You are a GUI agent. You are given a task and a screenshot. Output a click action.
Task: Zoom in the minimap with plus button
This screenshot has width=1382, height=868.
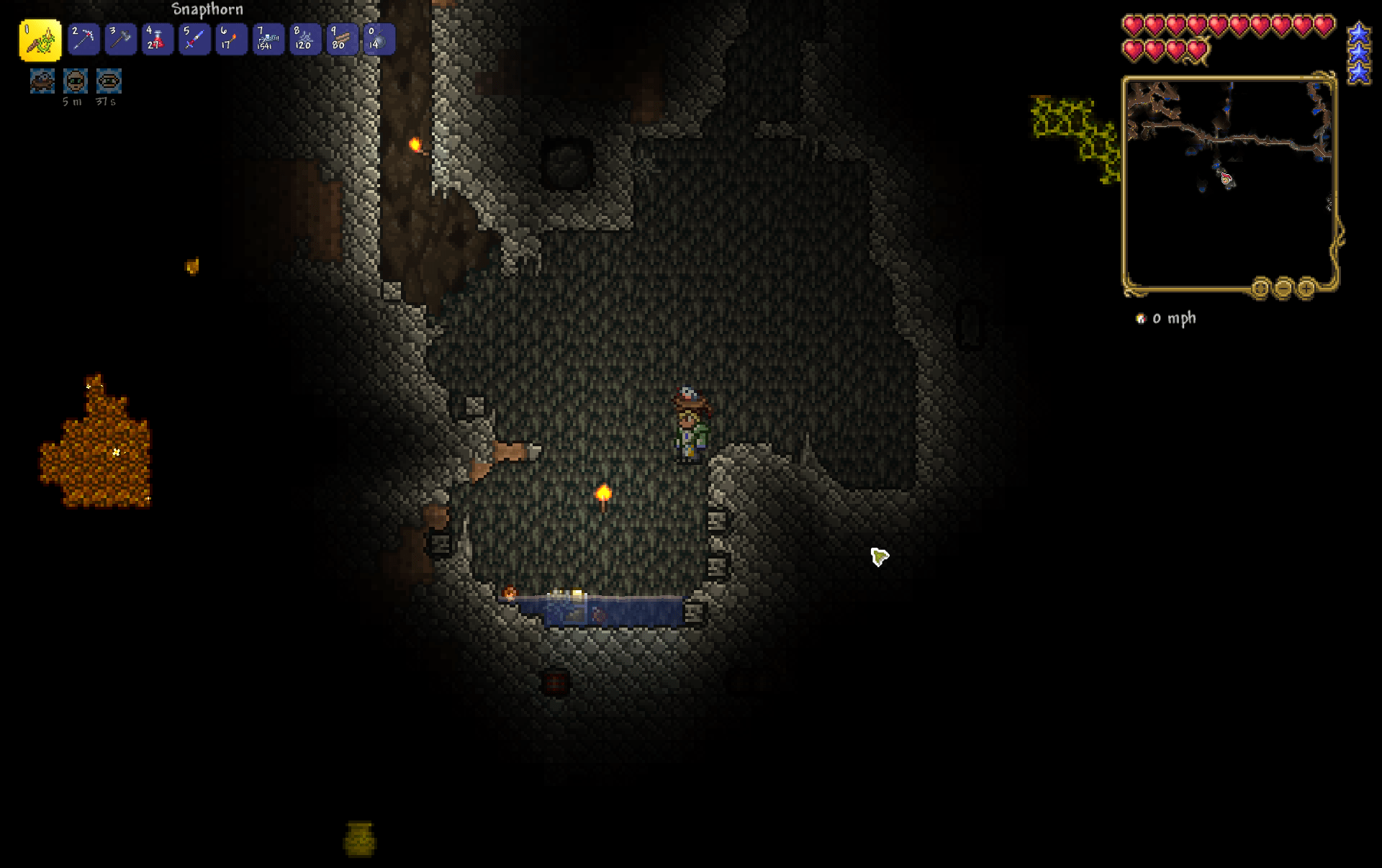coord(1306,289)
